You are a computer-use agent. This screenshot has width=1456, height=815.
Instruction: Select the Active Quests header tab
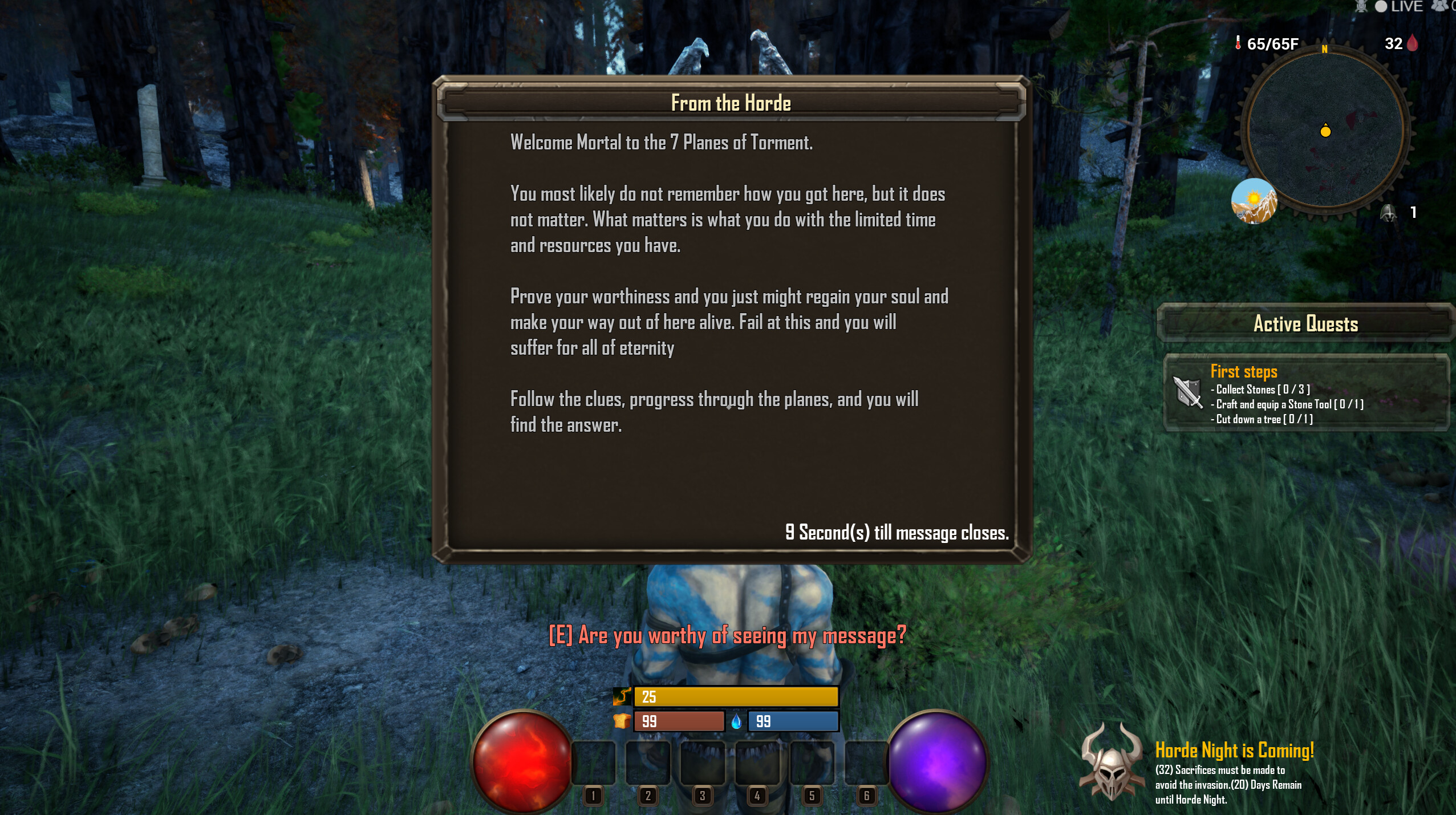1305,324
